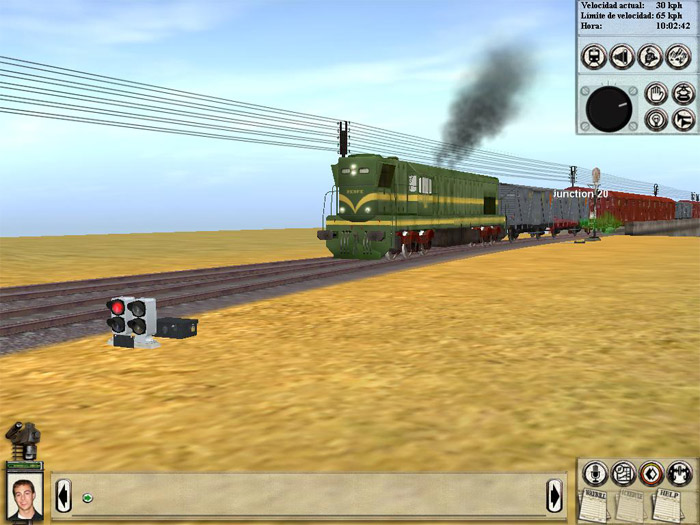Click the train icon button
Viewport: 700px width, 525px height.
click(x=593, y=56)
